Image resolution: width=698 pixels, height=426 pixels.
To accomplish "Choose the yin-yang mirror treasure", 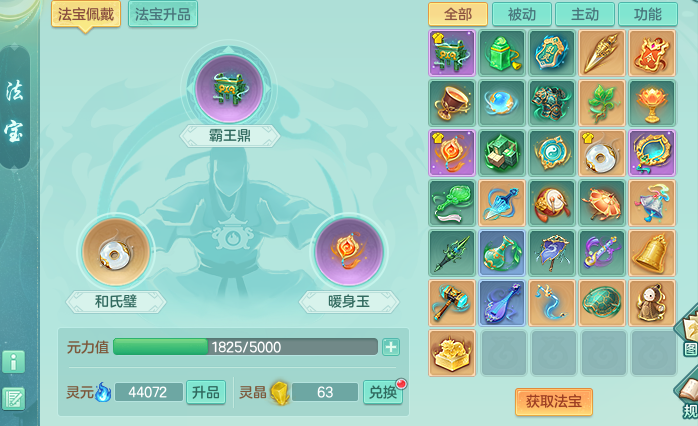I will (553, 153).
